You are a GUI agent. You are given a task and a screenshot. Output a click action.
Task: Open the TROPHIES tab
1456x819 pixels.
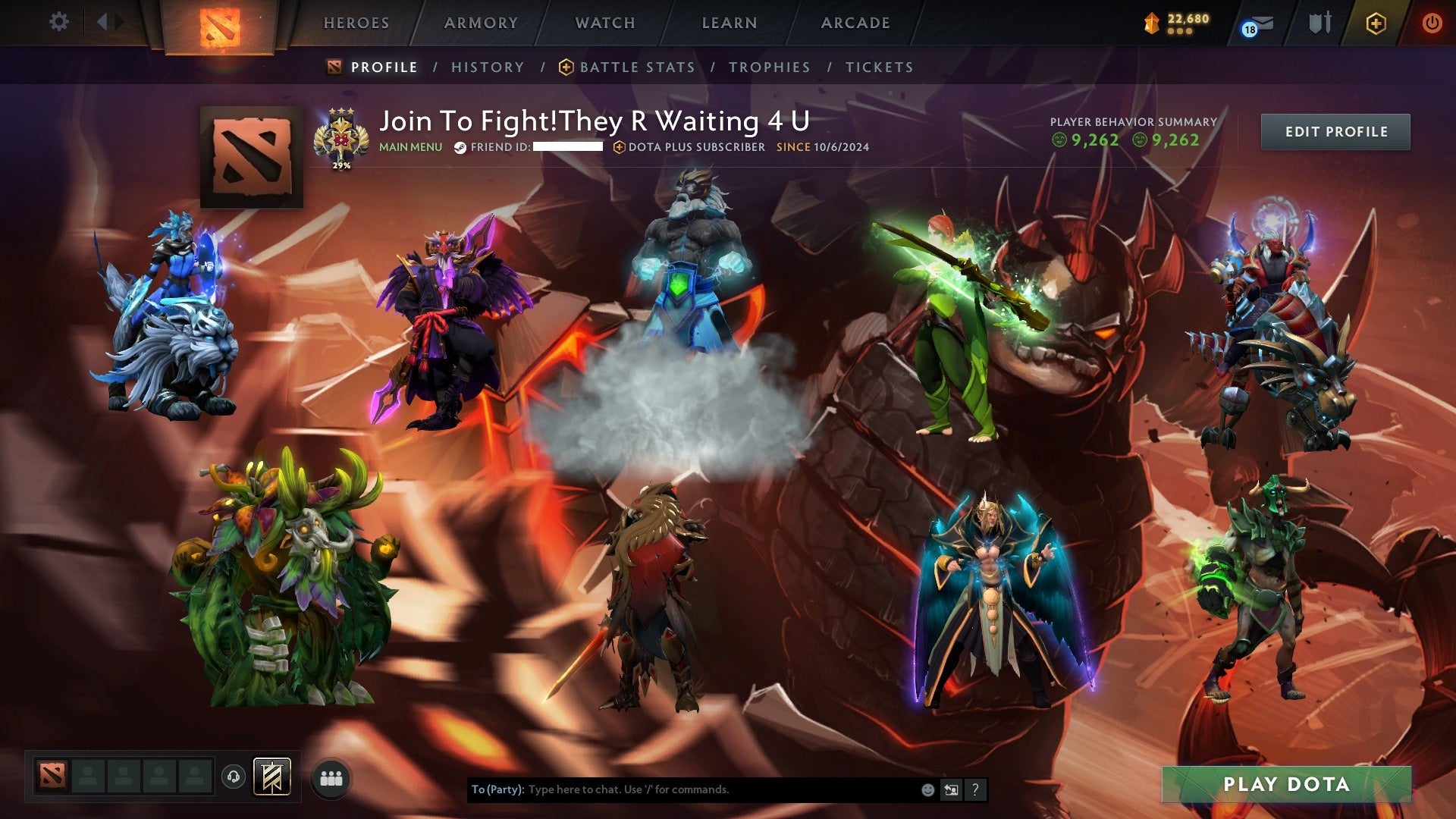[770, 67]
